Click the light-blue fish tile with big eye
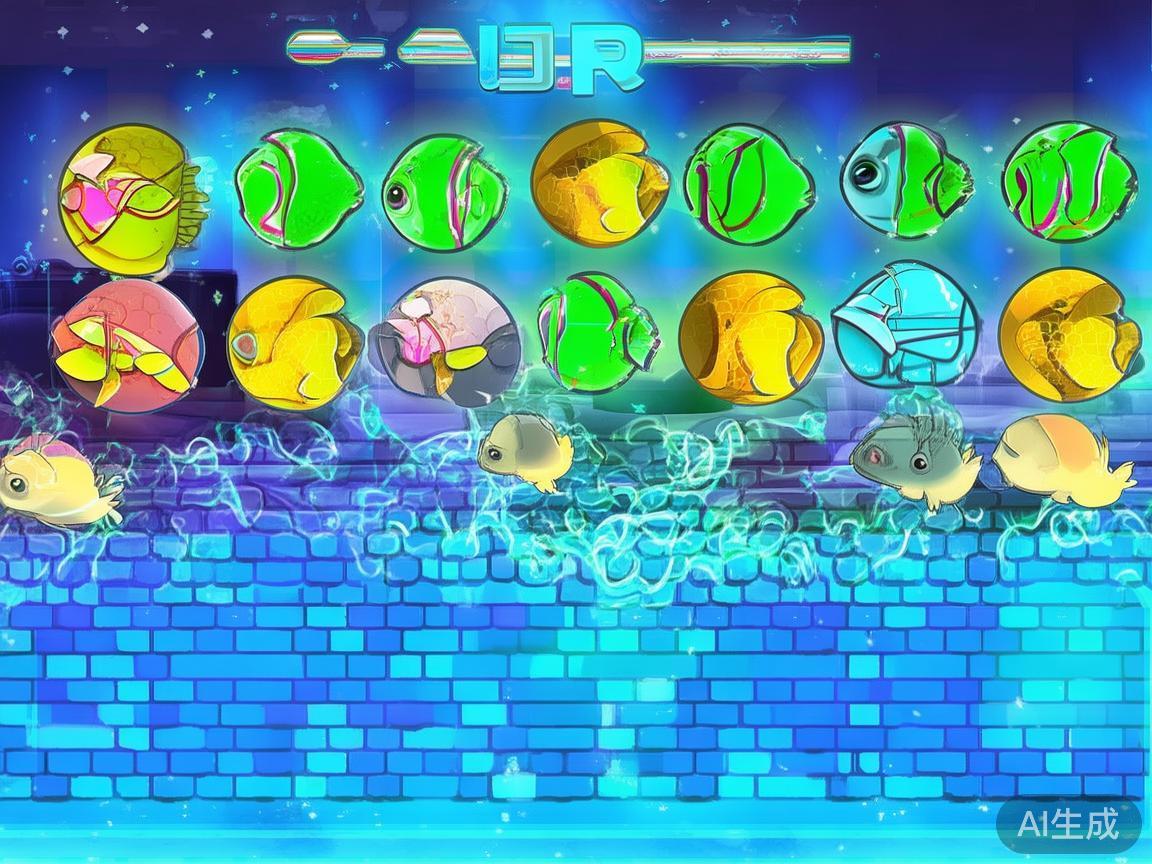 click(905, 180)
